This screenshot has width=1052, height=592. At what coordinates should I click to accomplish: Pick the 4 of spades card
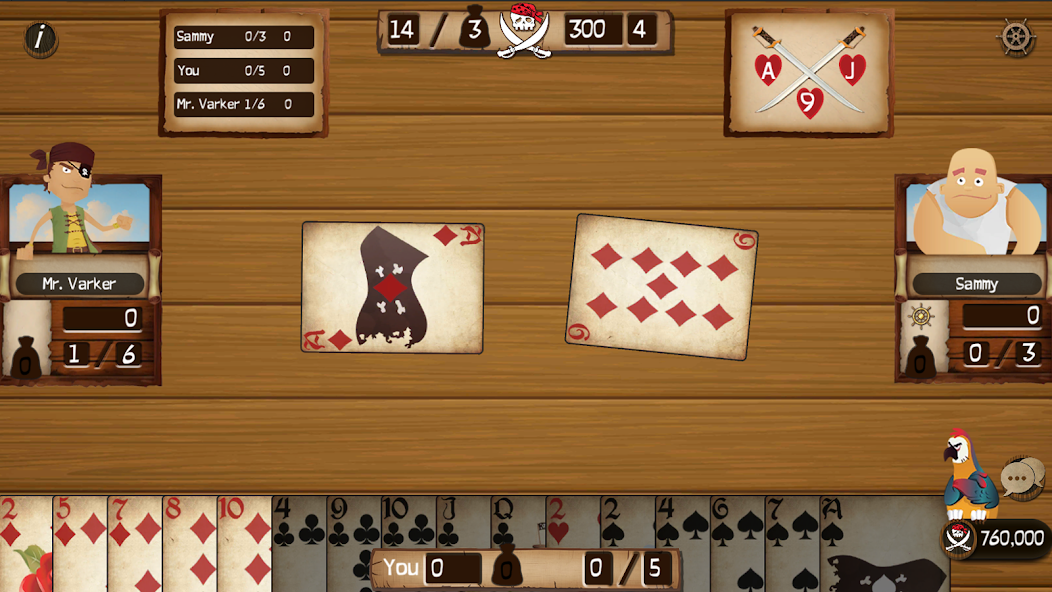[681, 530]
